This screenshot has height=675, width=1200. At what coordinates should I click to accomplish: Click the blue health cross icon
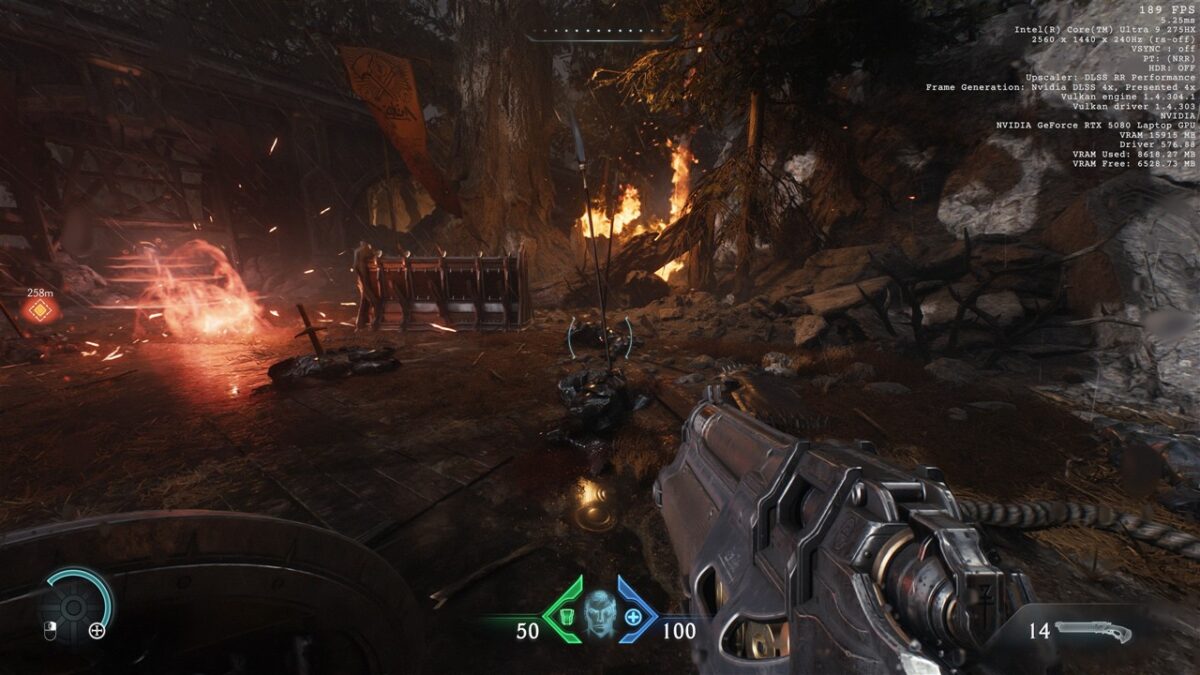633,616
